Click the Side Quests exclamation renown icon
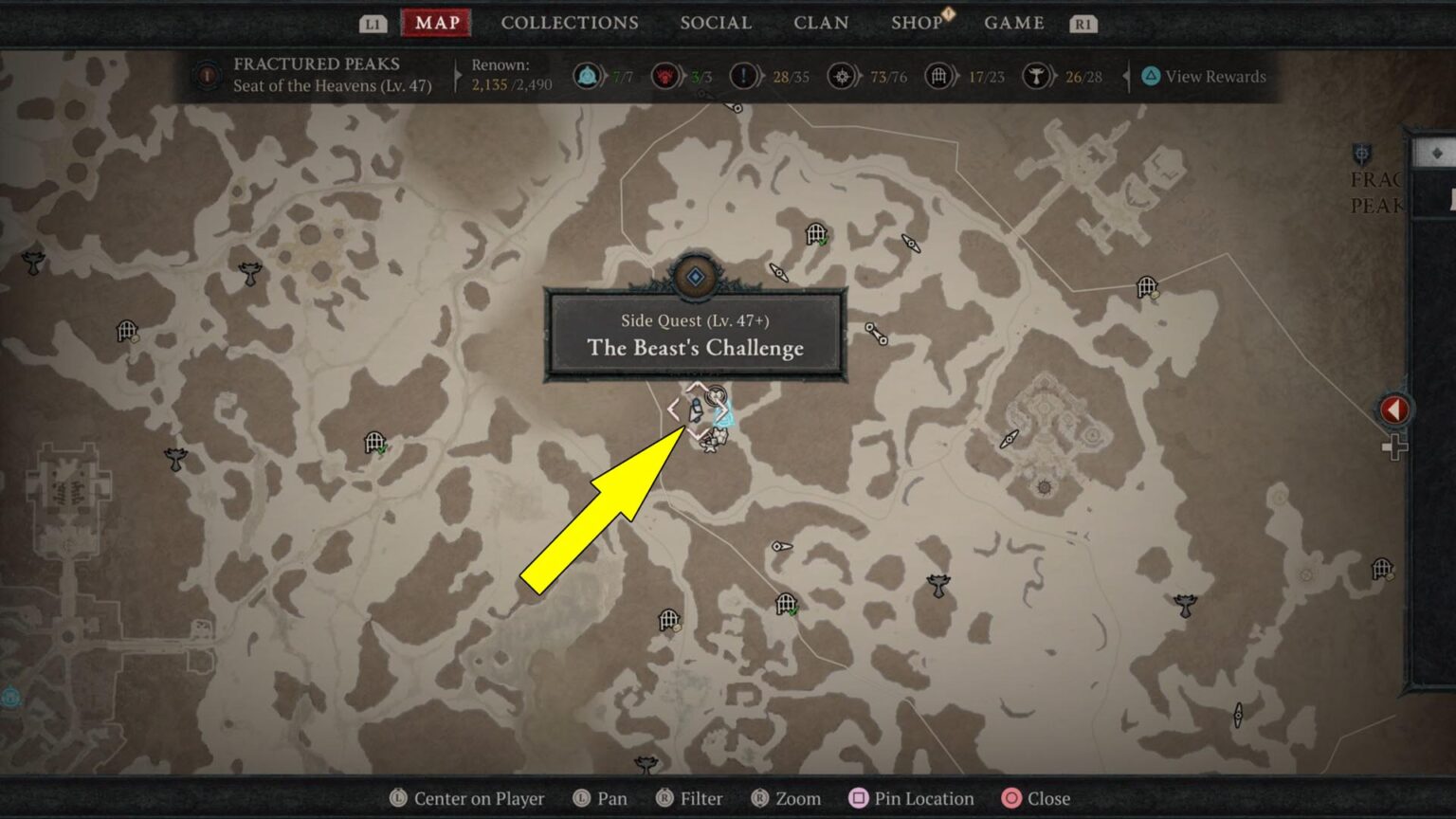Viewport: 1456px width, 819px height. point(742,77)
